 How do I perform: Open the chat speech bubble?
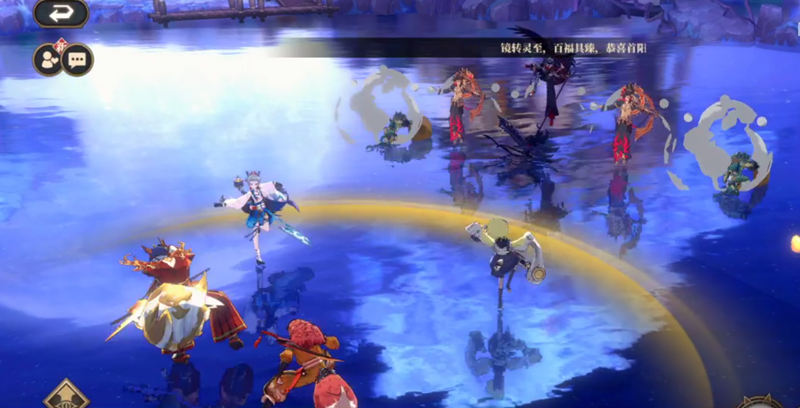coord(77,59)
